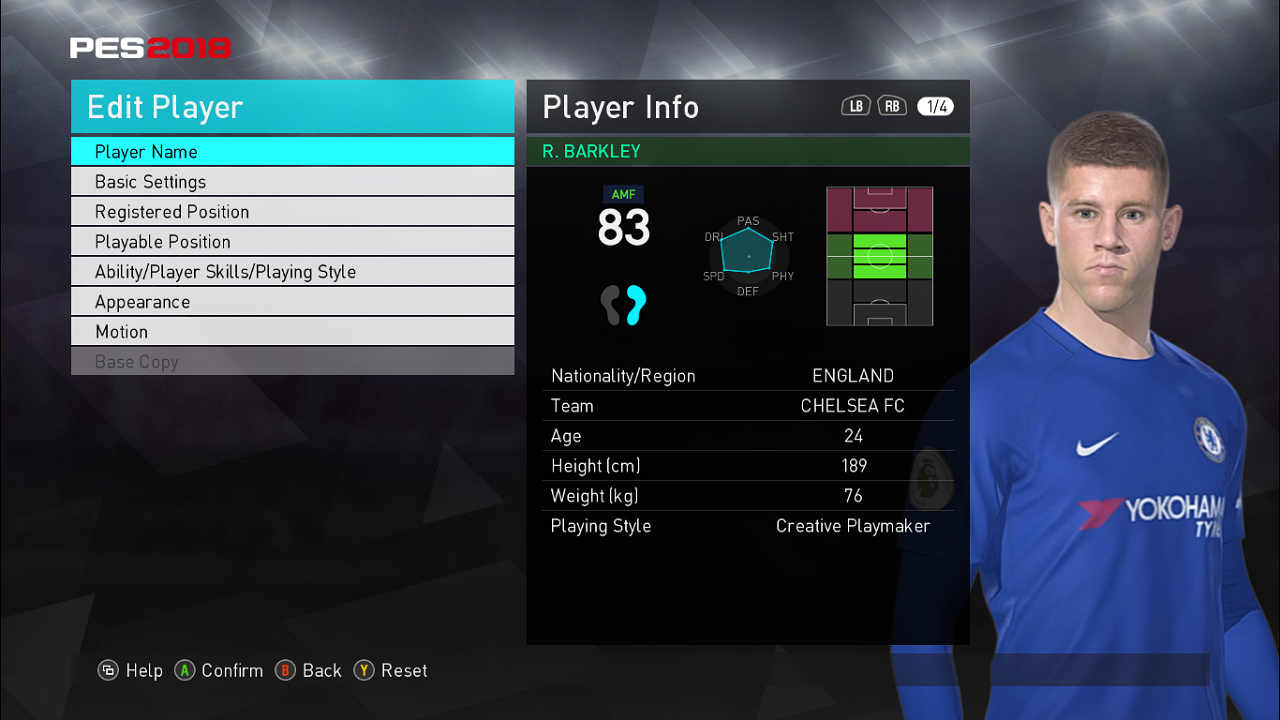
Task: Select the Player Name menu entry
Action: [292, 152]
